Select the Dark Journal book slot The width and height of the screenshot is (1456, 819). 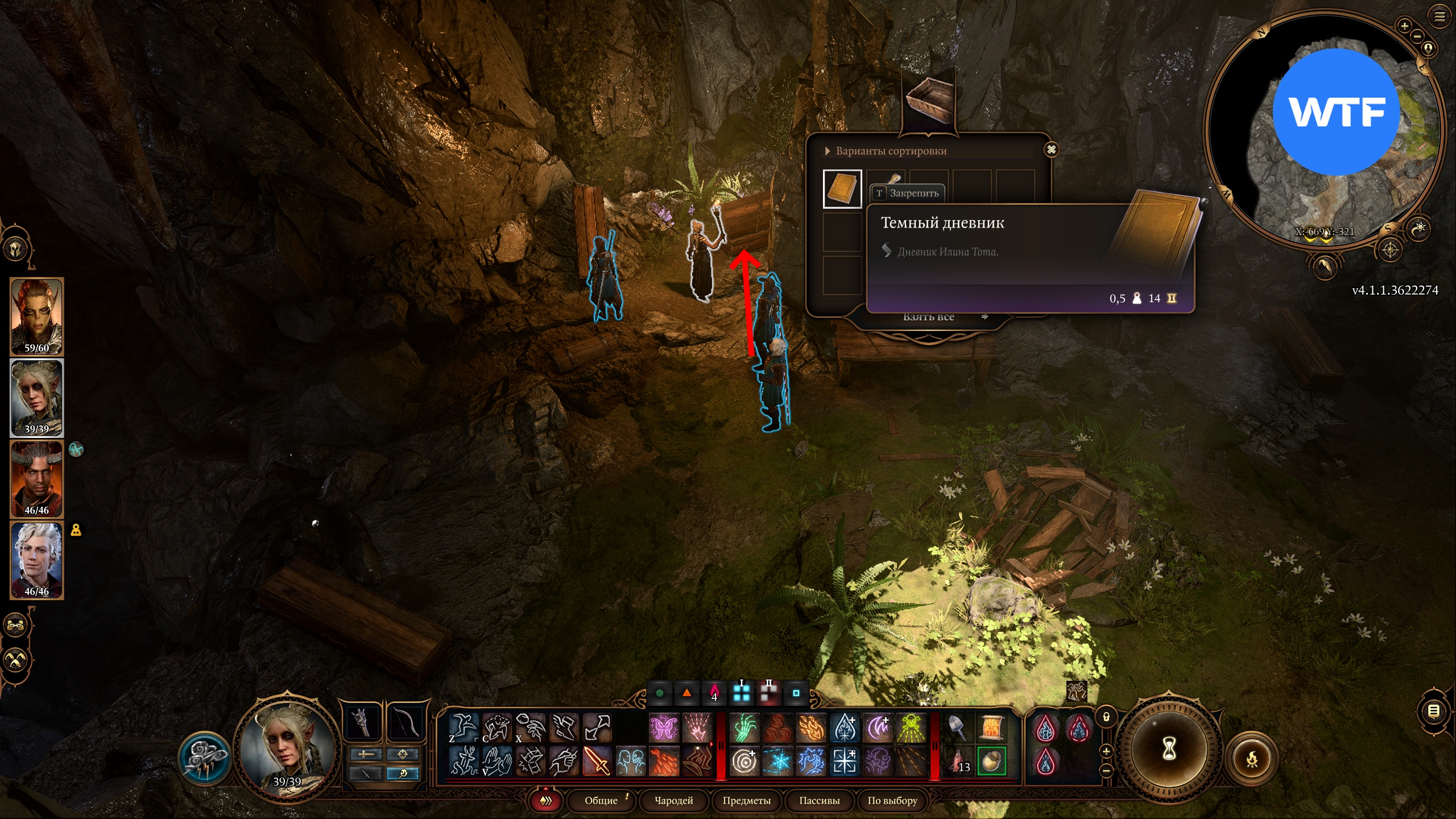point(842,189)
